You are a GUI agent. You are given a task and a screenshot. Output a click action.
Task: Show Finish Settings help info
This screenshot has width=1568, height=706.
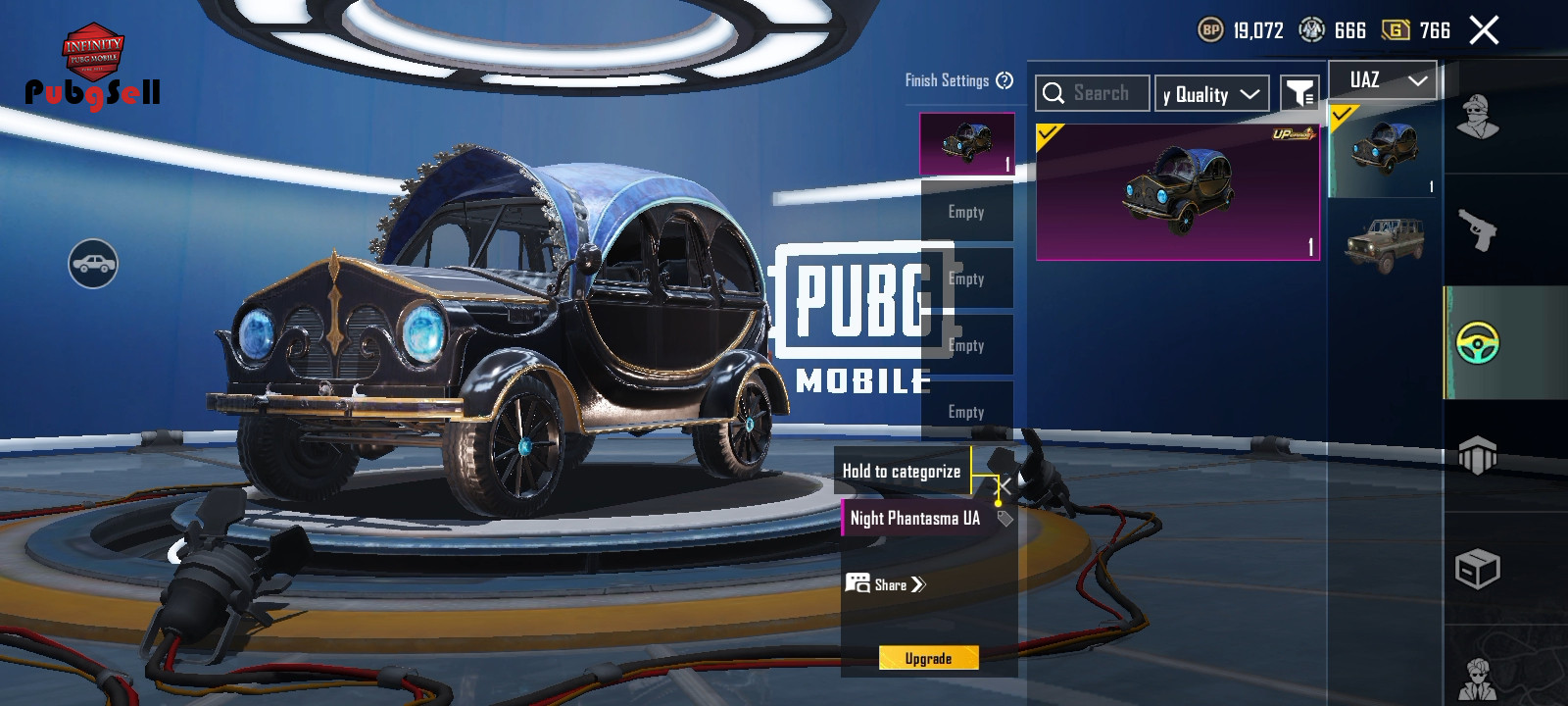[1004, 80]
